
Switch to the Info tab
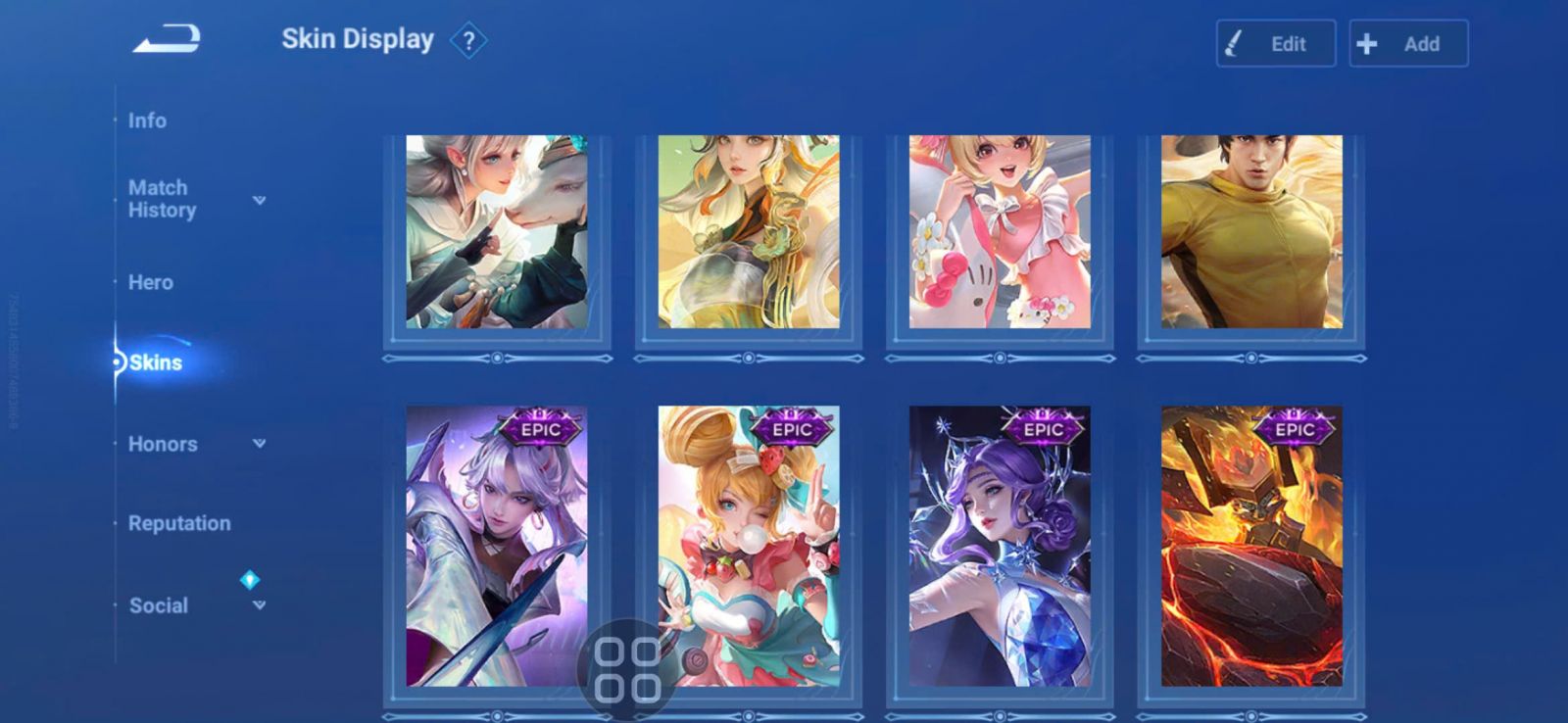(x=147, y=120)
